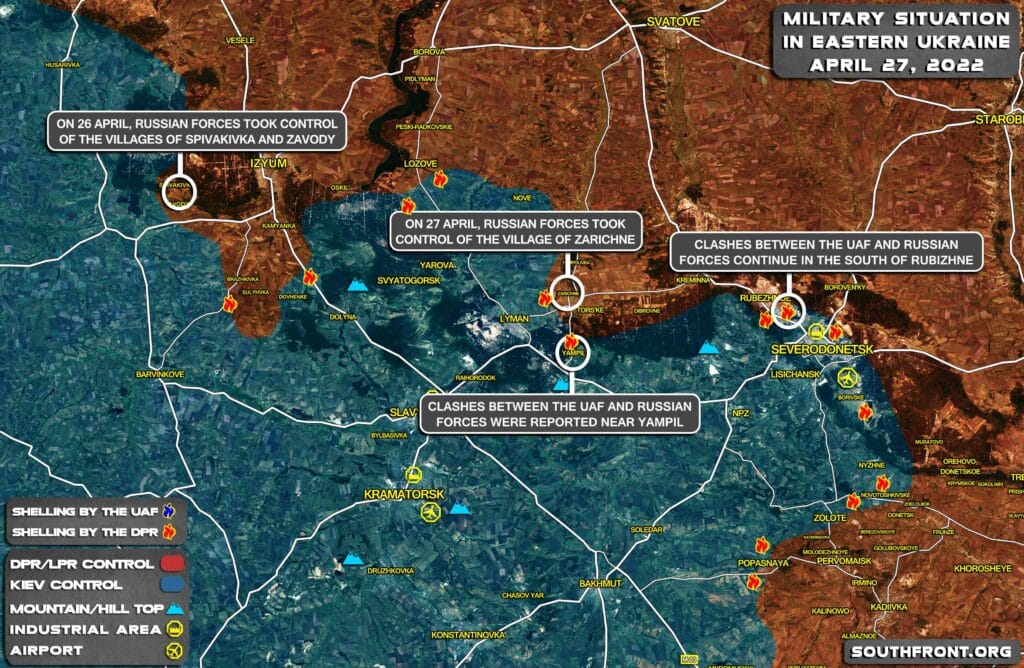Open the Spivakivka and Zavody callout box
The image size is (1024, 668).
196,131
